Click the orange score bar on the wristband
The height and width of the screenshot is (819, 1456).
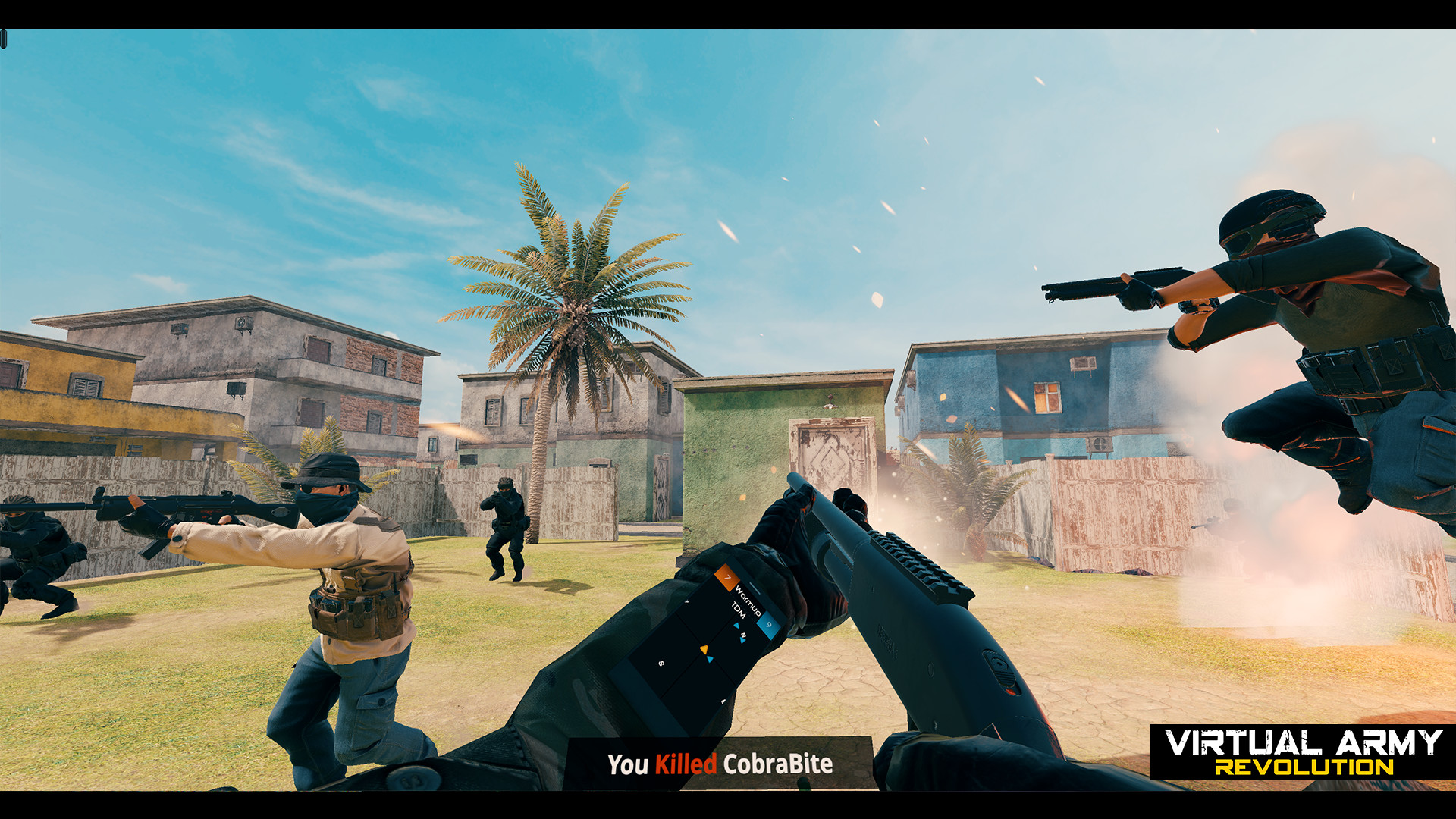pos(726,577)
